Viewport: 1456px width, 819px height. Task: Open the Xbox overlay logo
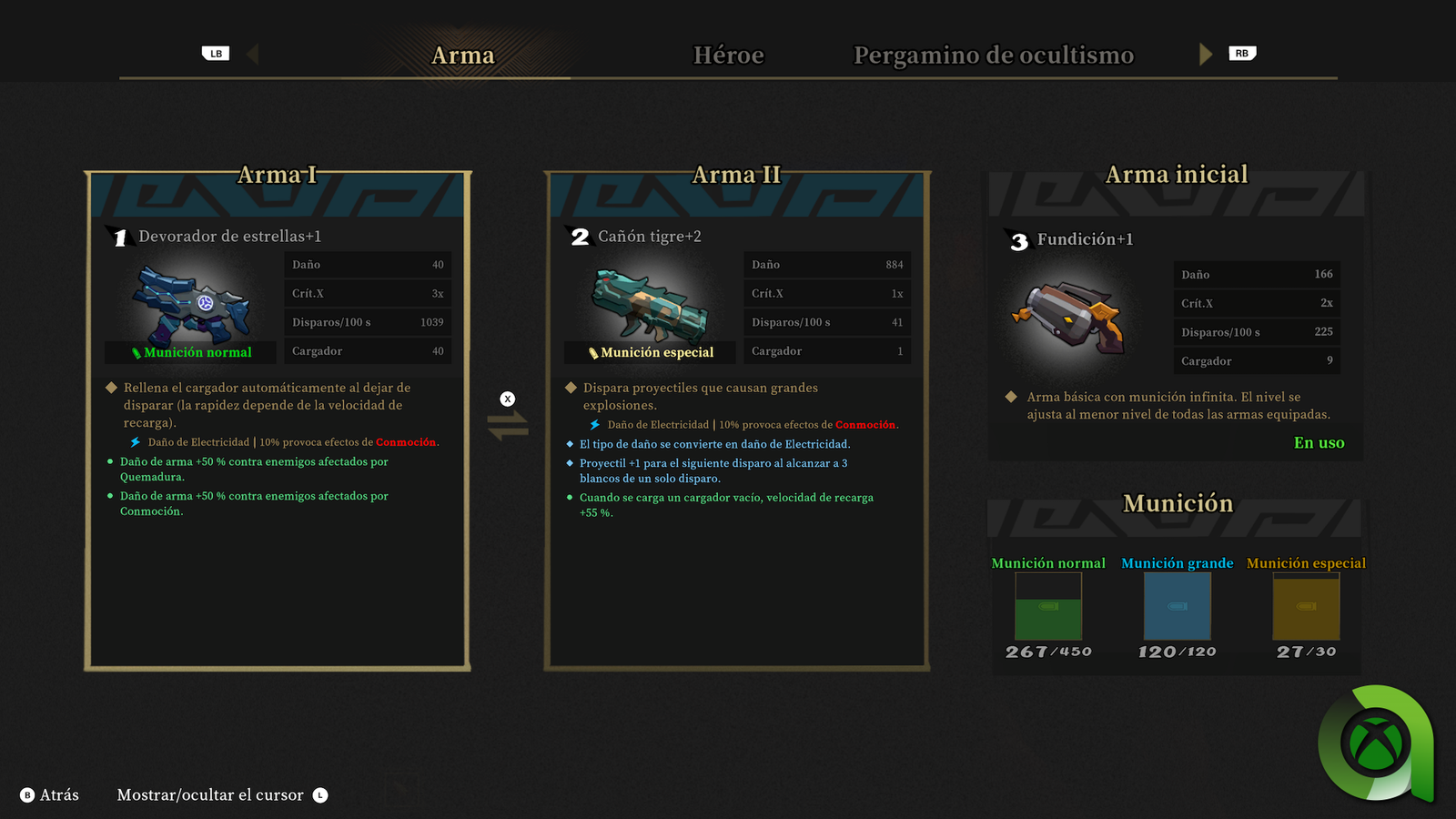pyautogui.click(x=1376, y=743)
